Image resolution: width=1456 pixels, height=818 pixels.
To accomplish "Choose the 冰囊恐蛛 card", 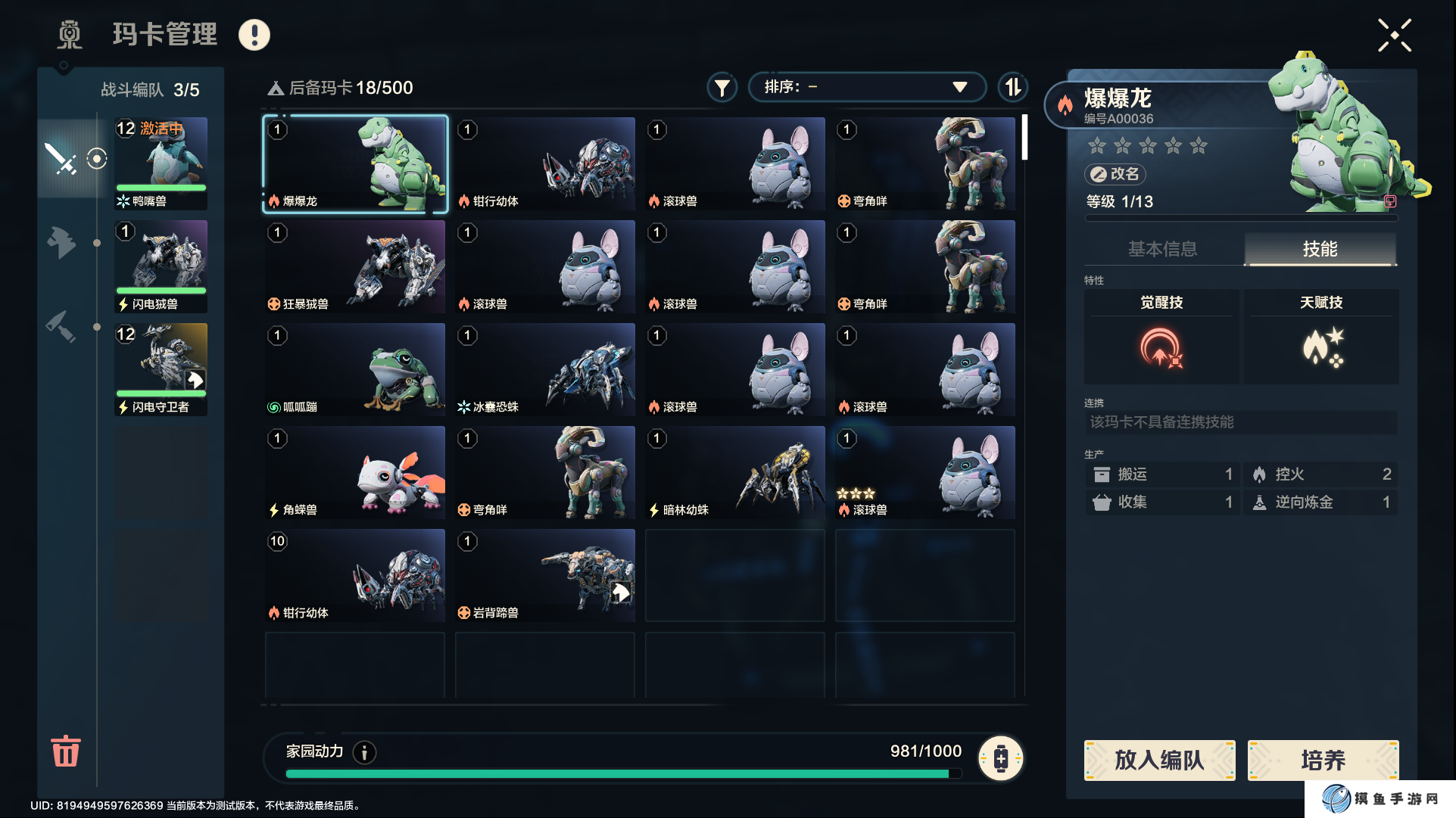I will [545, 370].
